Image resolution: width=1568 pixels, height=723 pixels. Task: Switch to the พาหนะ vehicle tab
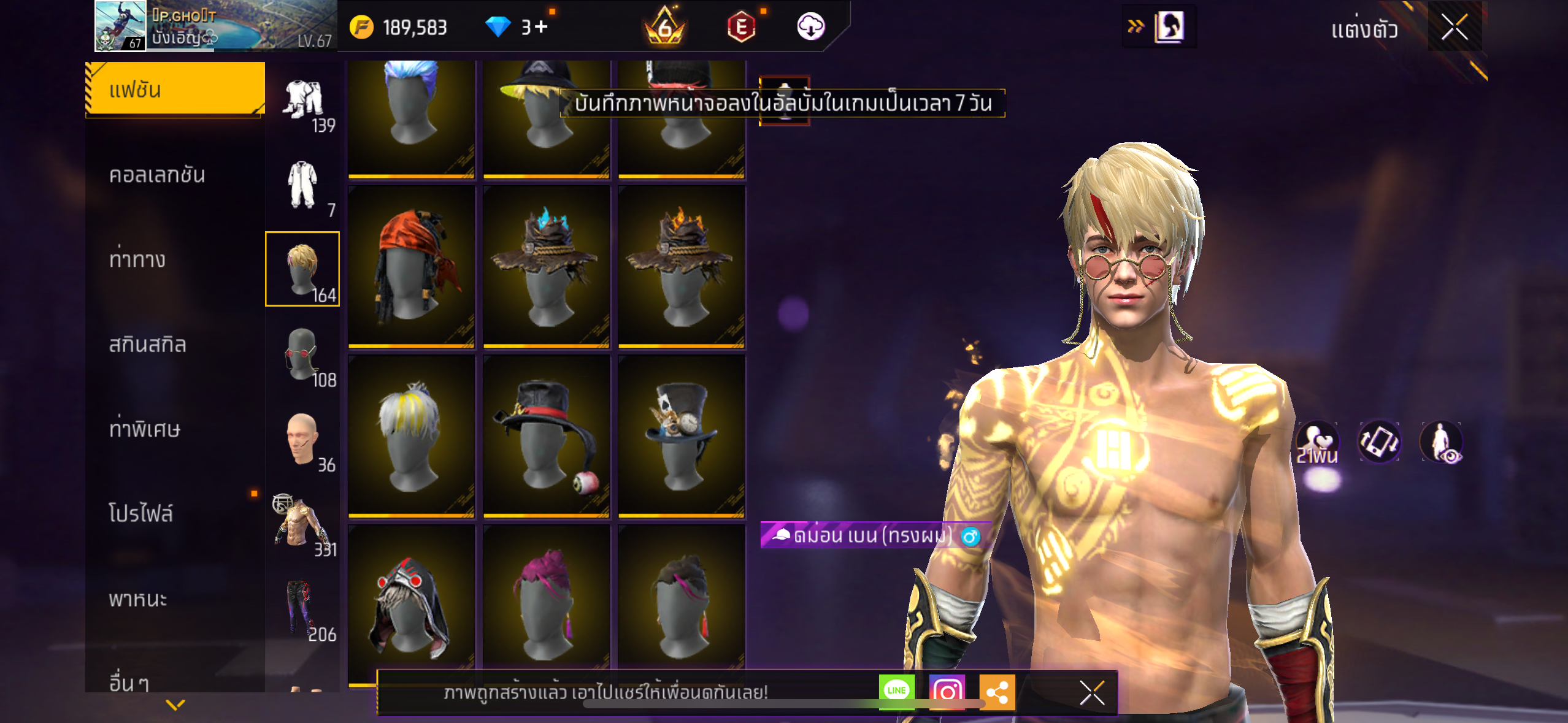point(138,598)
